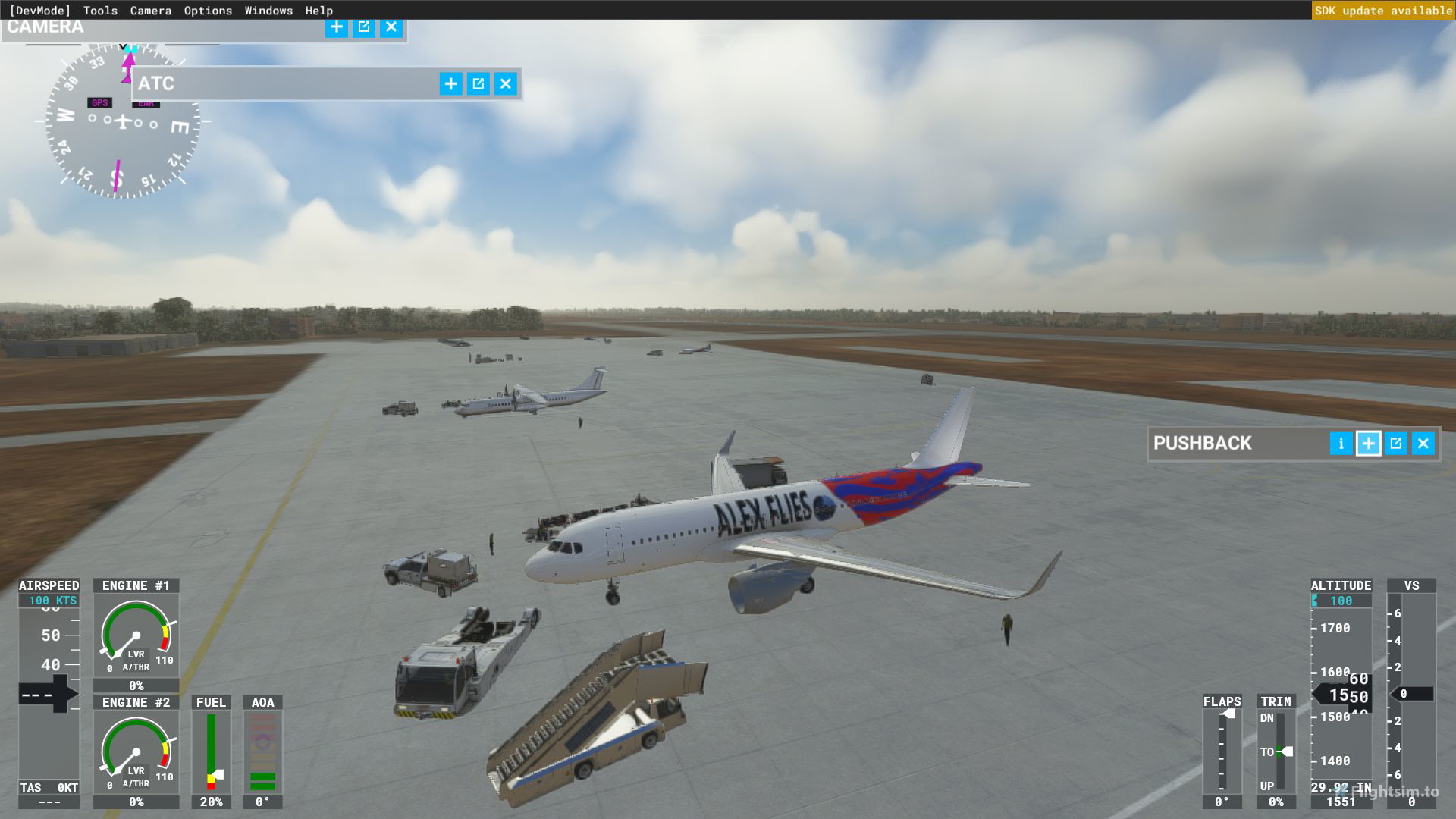This screenshot has width=1456, height=819.
Task: Open the Windows menu
Action: pos(268,10)
